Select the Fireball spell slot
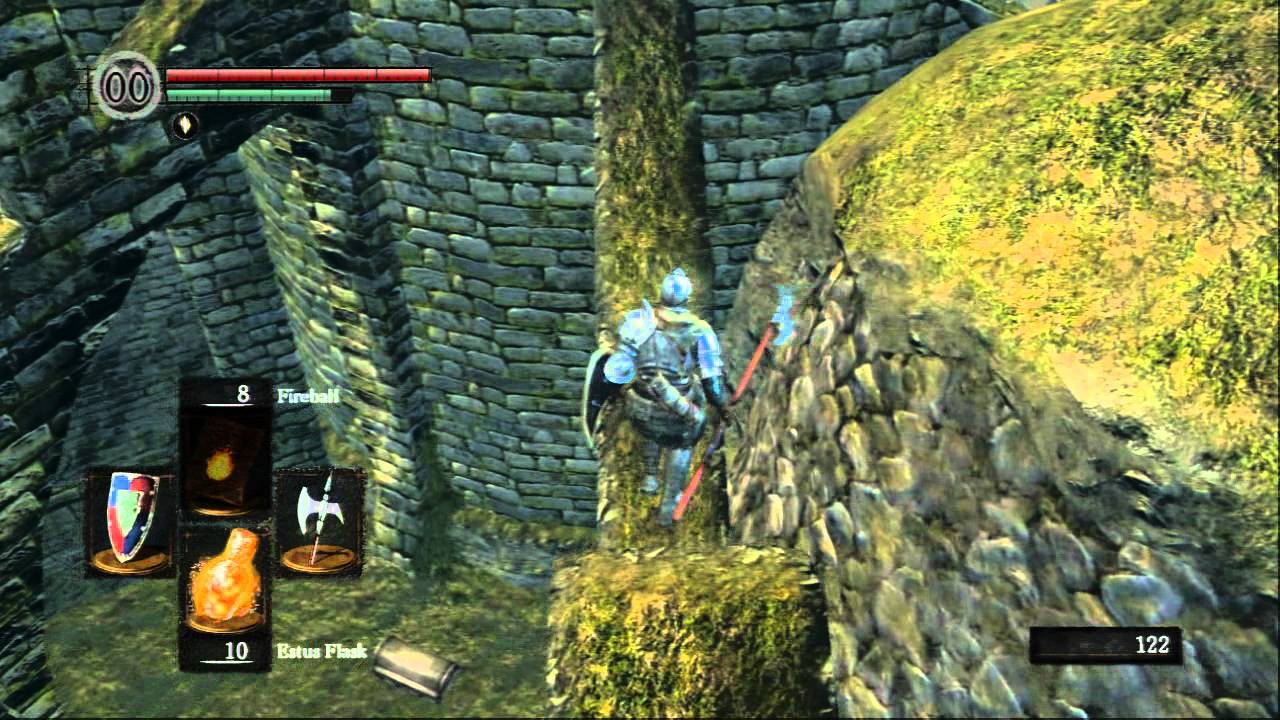Screen dimensions: 1280x720 click(223, 462)
